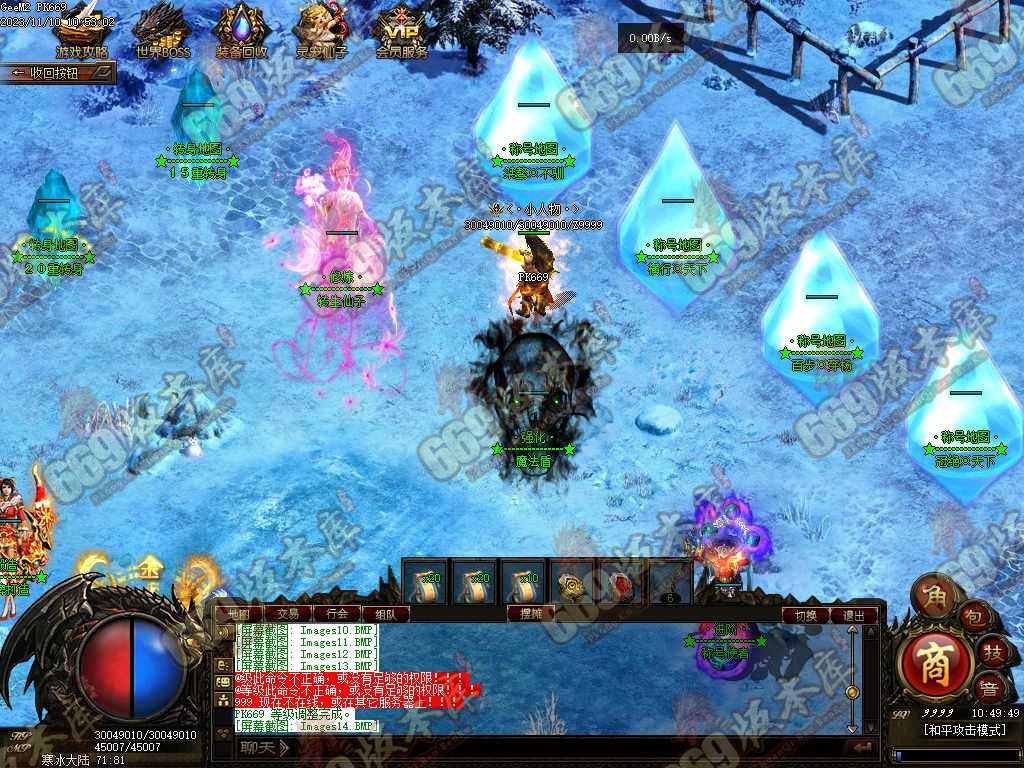Open the 世界BOSS menu
The height and width of the screenshot is (768, 1024).
[162, 31]
